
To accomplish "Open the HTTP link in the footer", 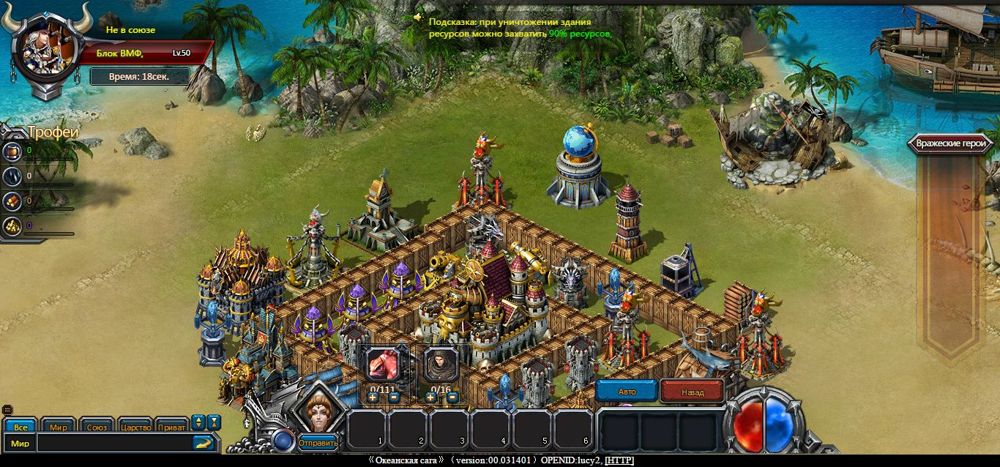I will [619, 460].
